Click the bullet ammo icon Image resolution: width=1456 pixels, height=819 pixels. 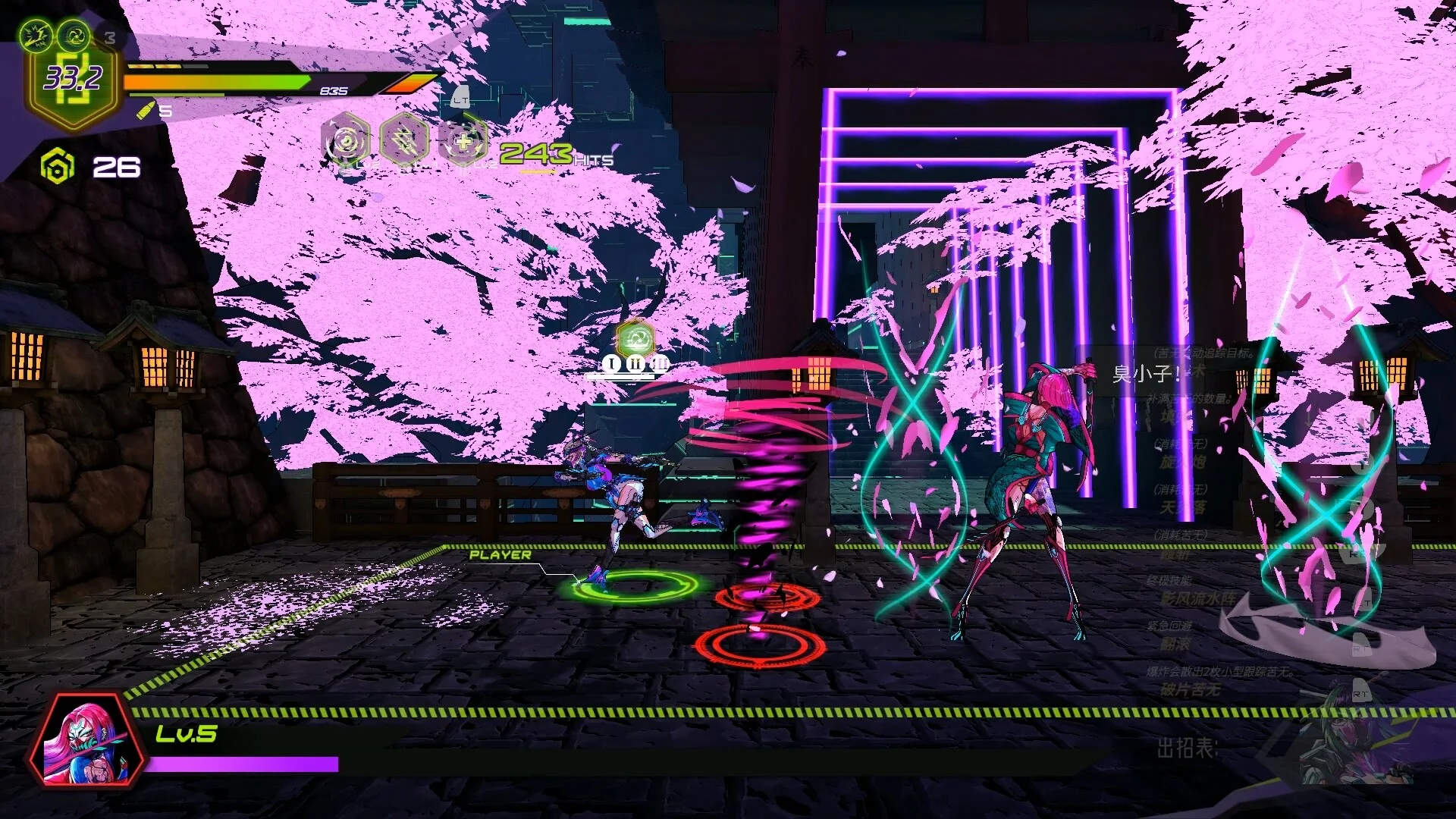[146, 111]
